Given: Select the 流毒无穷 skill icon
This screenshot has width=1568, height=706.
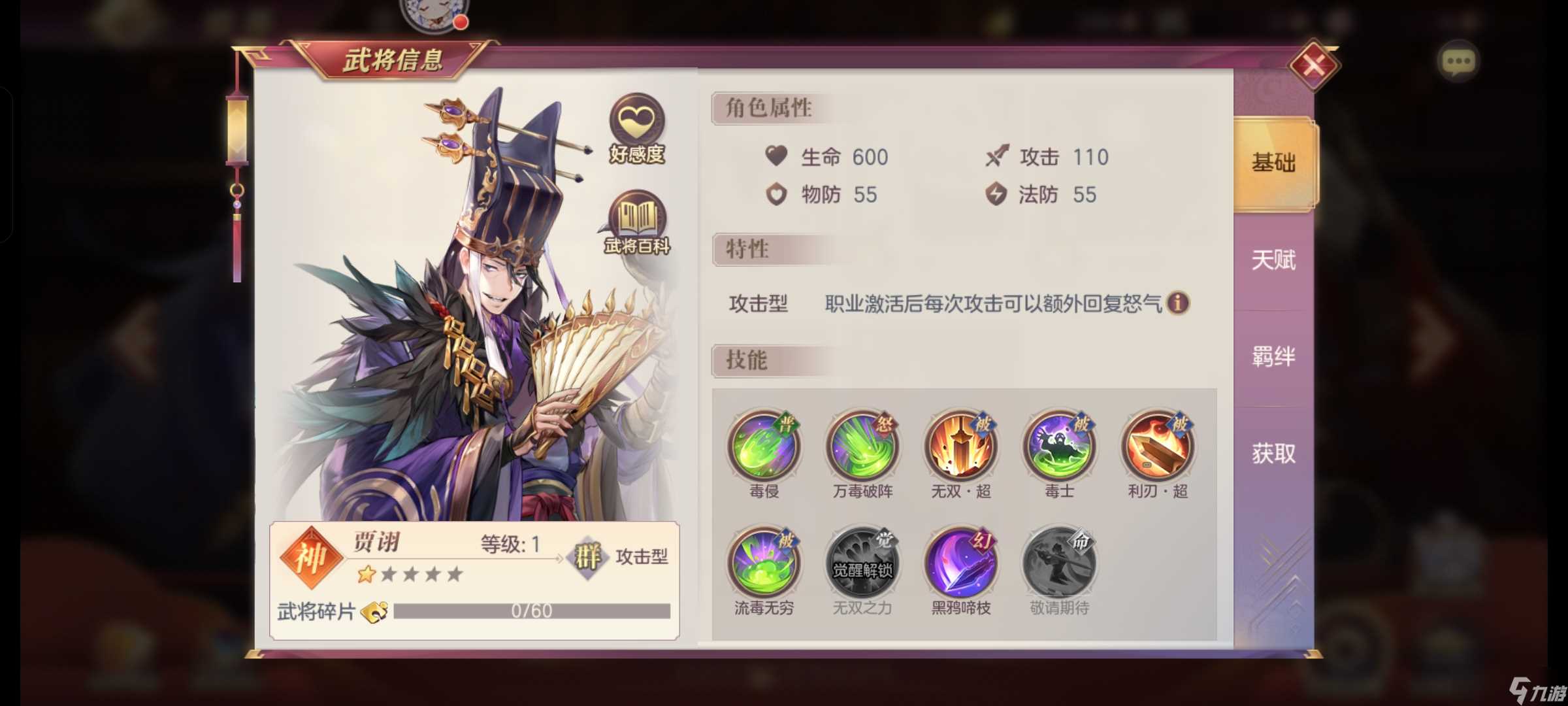Looking at the screenshot, I should pos(764,562).
